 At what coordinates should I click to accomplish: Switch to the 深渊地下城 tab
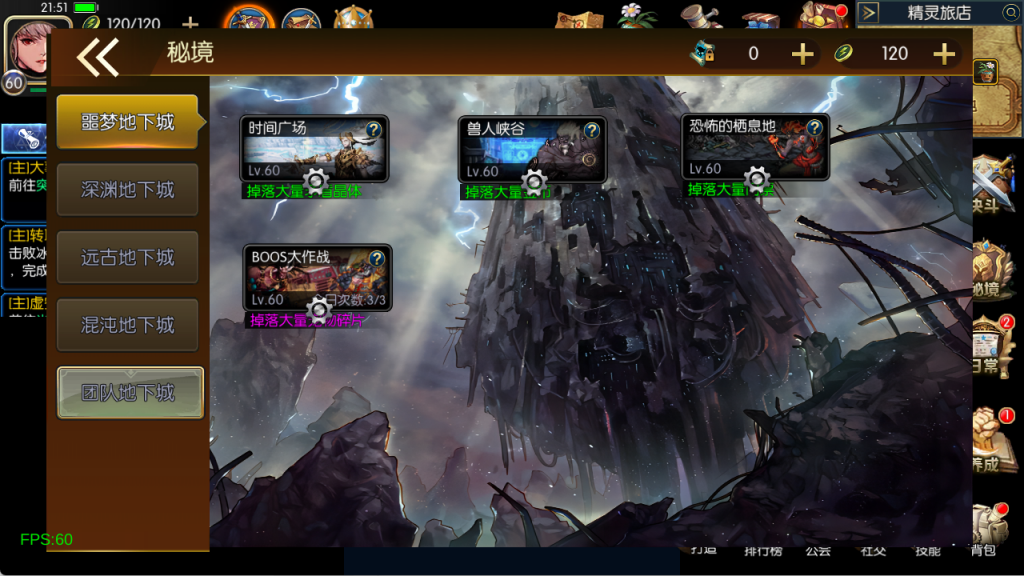[x=128, y=190]
